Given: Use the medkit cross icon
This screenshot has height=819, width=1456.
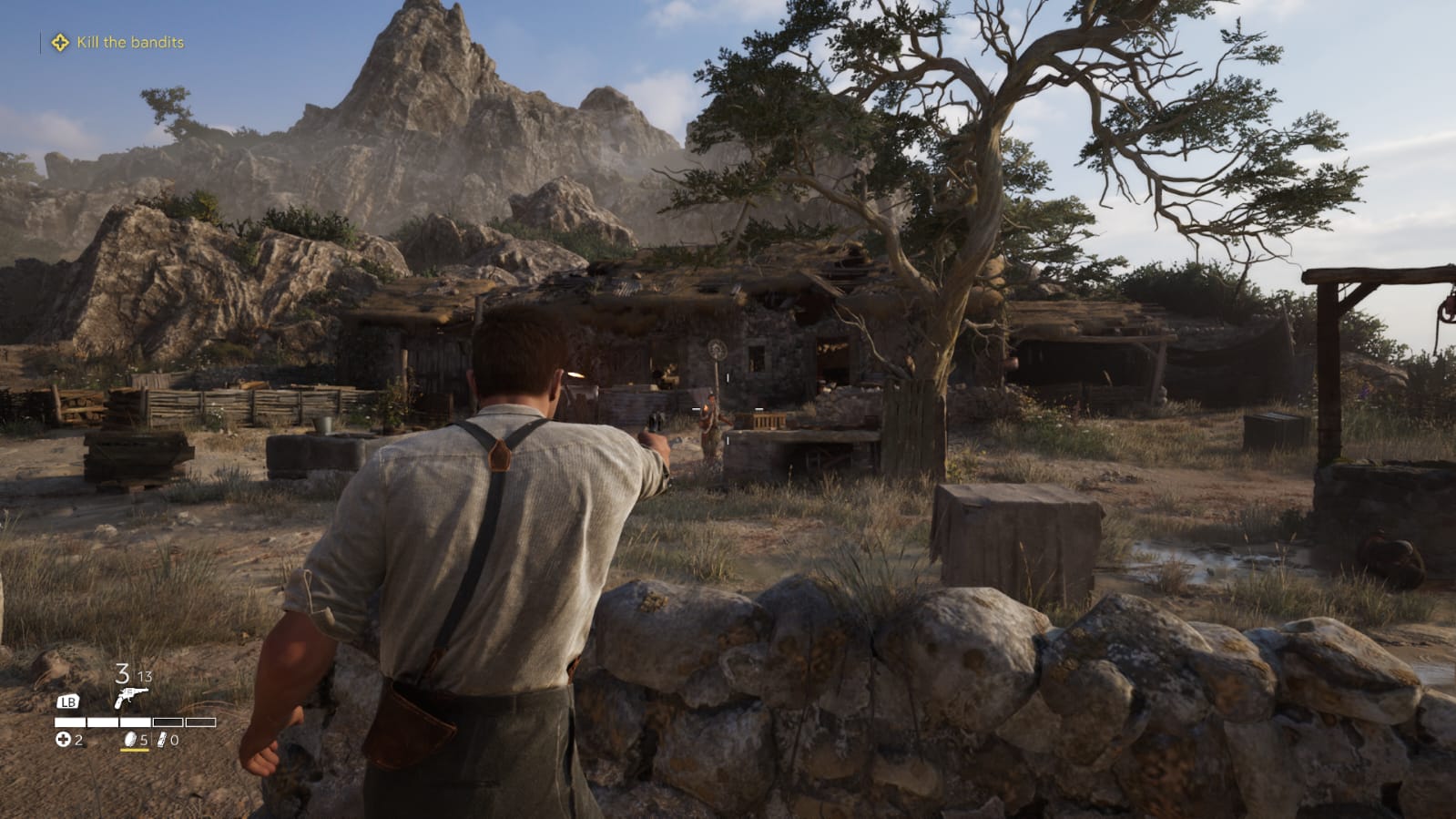Looking at the screenshot, I should [x=63, y=740].
